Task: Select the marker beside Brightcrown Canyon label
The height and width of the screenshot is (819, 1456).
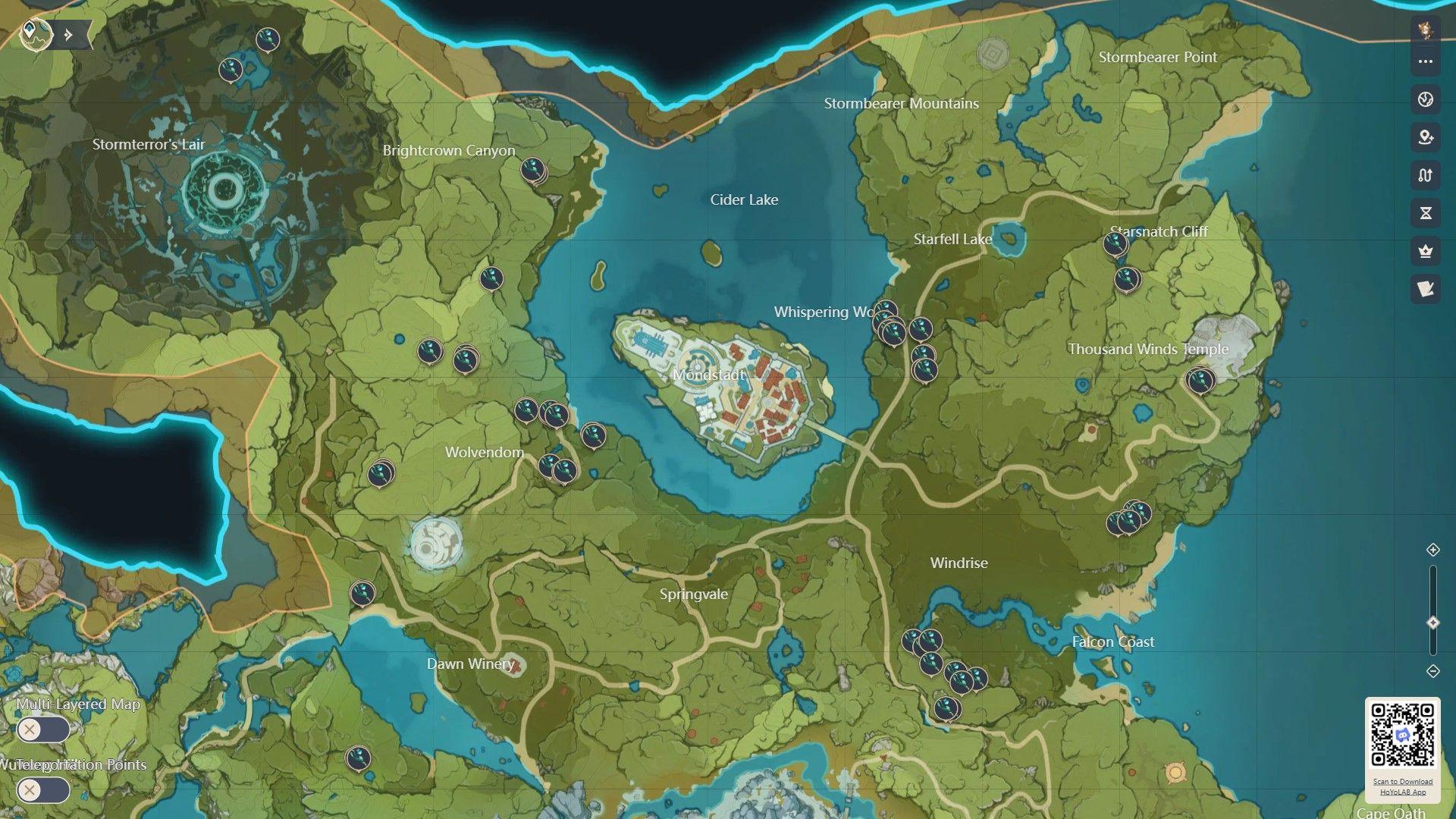Action: coord(533,170)
